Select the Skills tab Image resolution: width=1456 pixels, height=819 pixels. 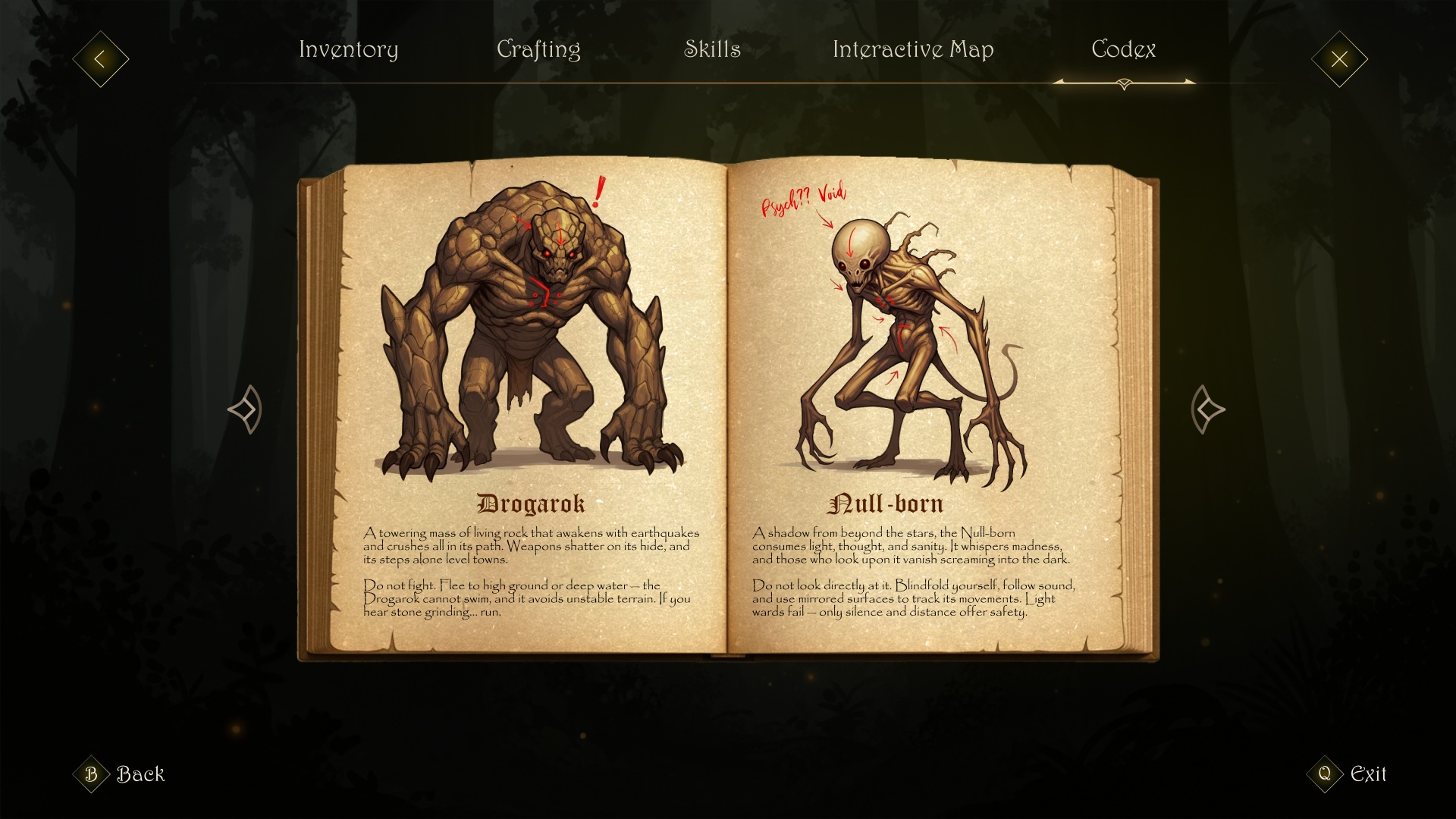(714, 50)
